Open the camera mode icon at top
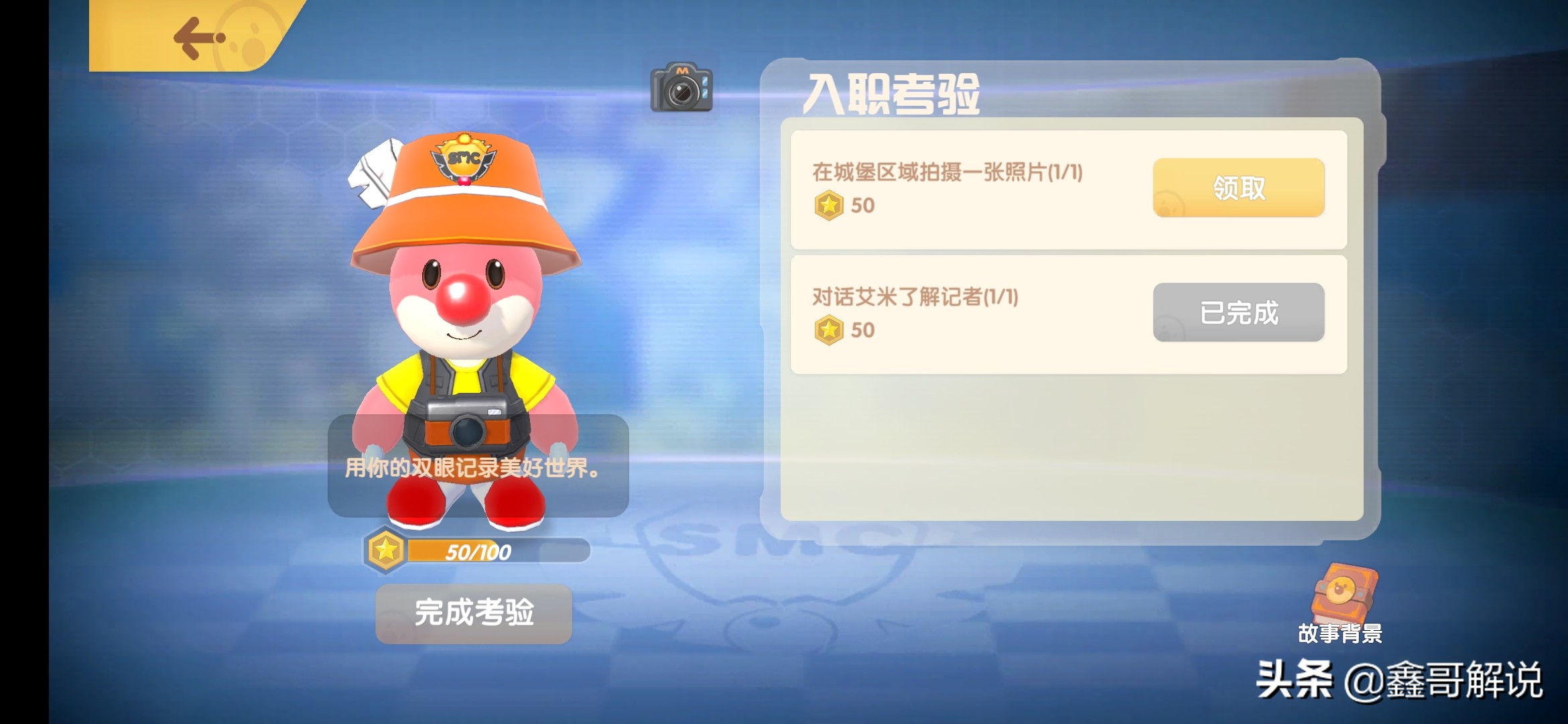 [x=681, y=90]
